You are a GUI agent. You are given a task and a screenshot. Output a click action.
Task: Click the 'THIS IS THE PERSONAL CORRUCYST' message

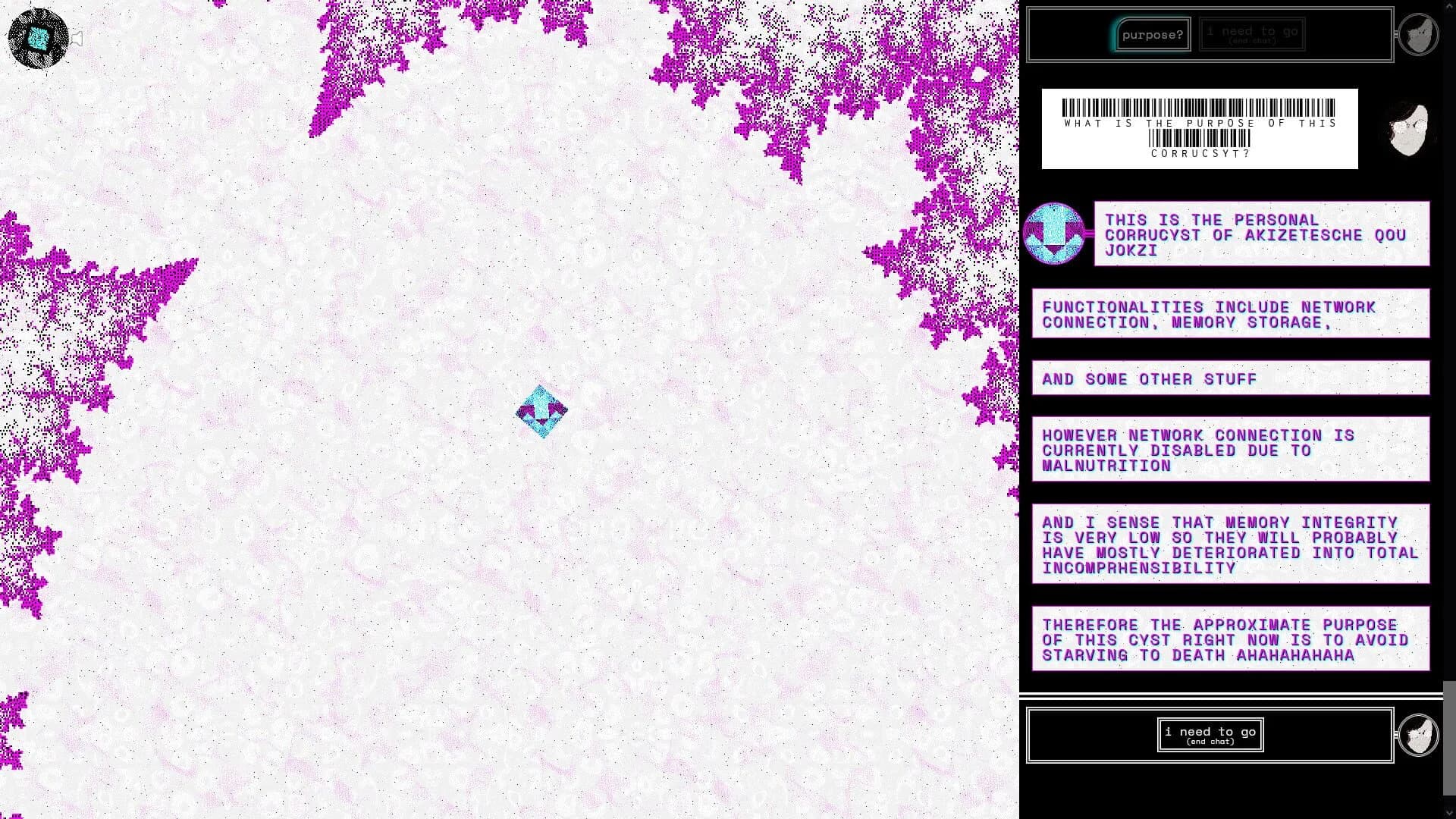point(1261,235)
